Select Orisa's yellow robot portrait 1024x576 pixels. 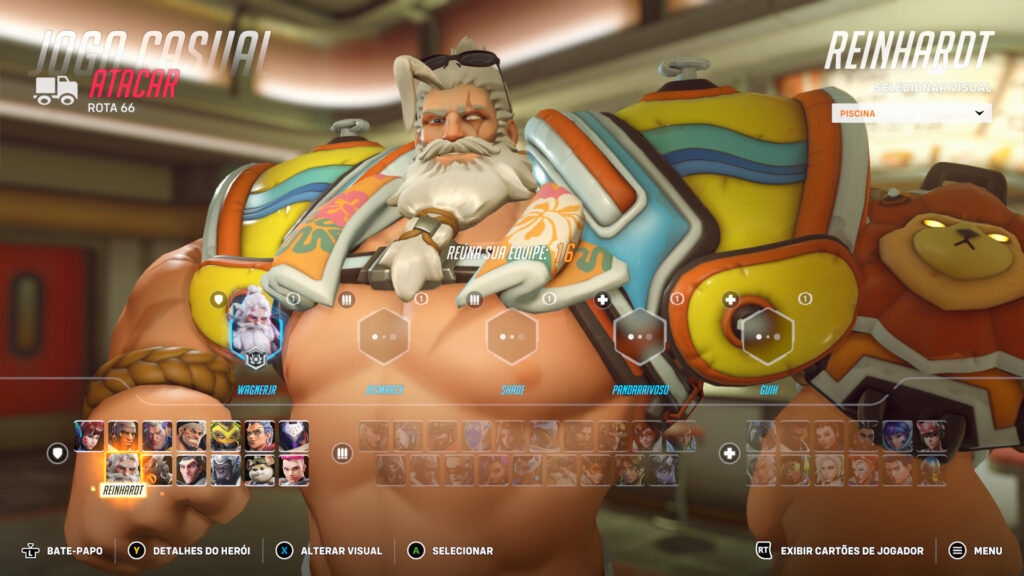[x=225, y=436]
